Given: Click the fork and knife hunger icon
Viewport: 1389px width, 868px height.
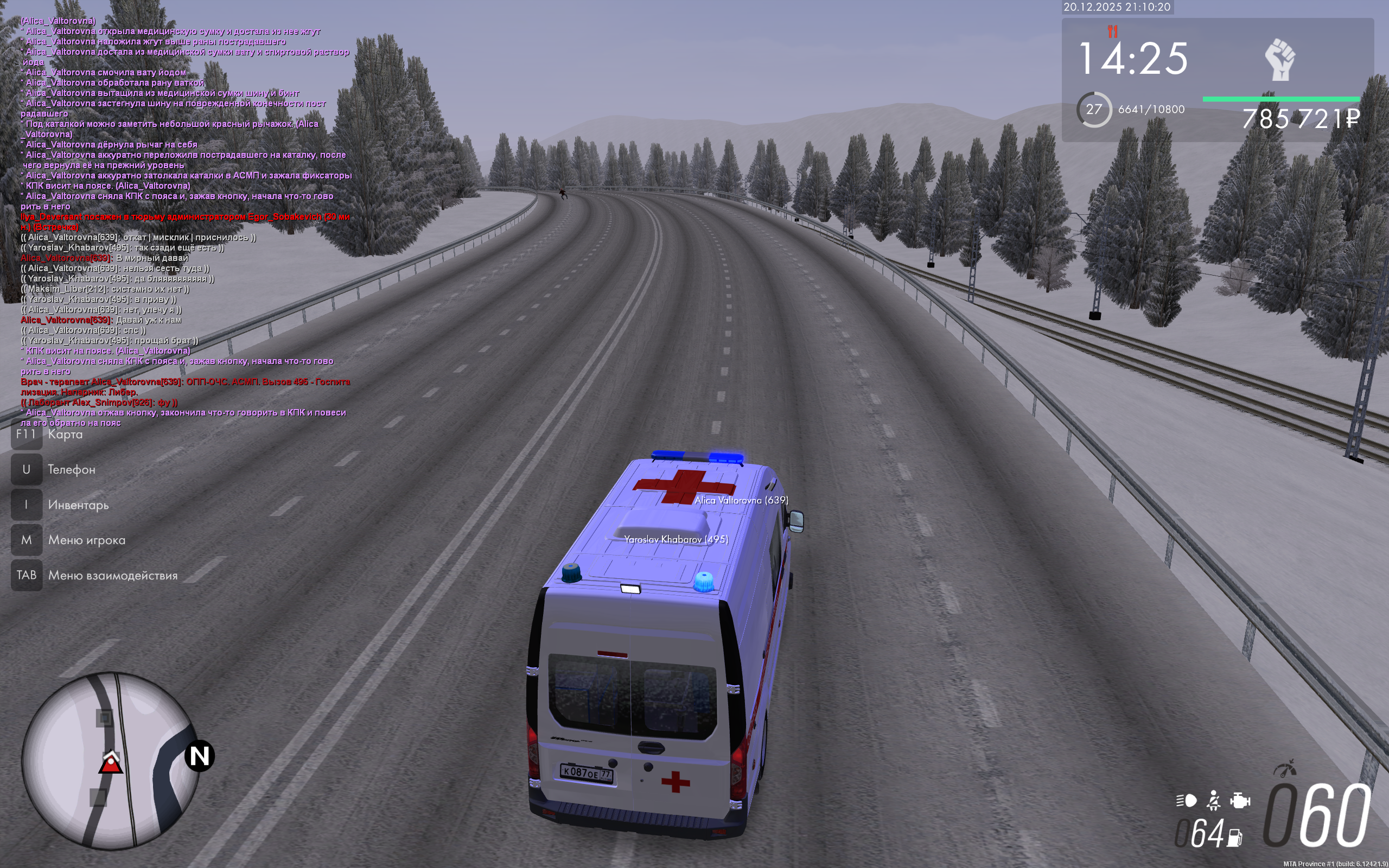Looking at the screenshot, I should (1112, 31).
